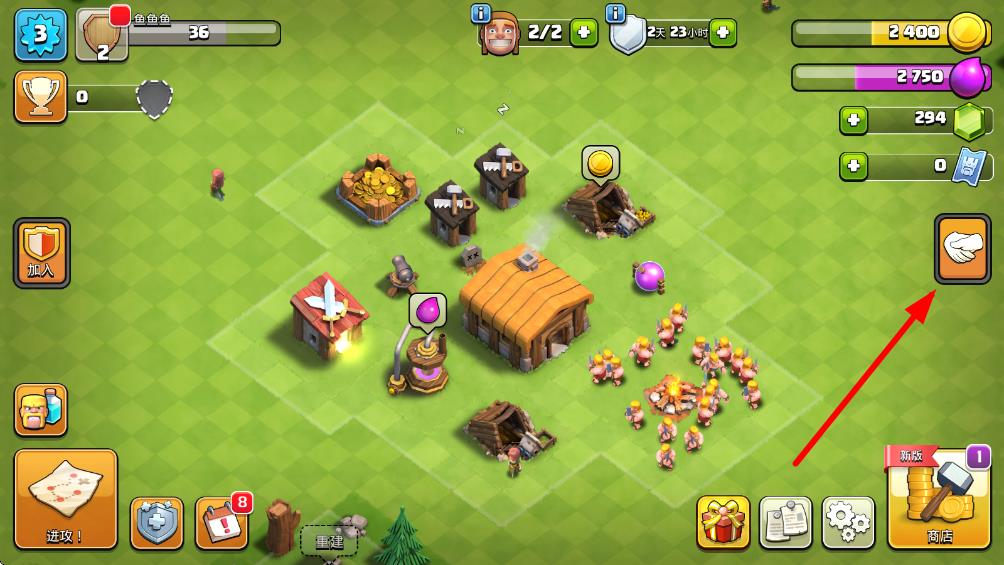Open the gift box rewards button
This screenshot has width=1004, height=565.
pos(723,523)
